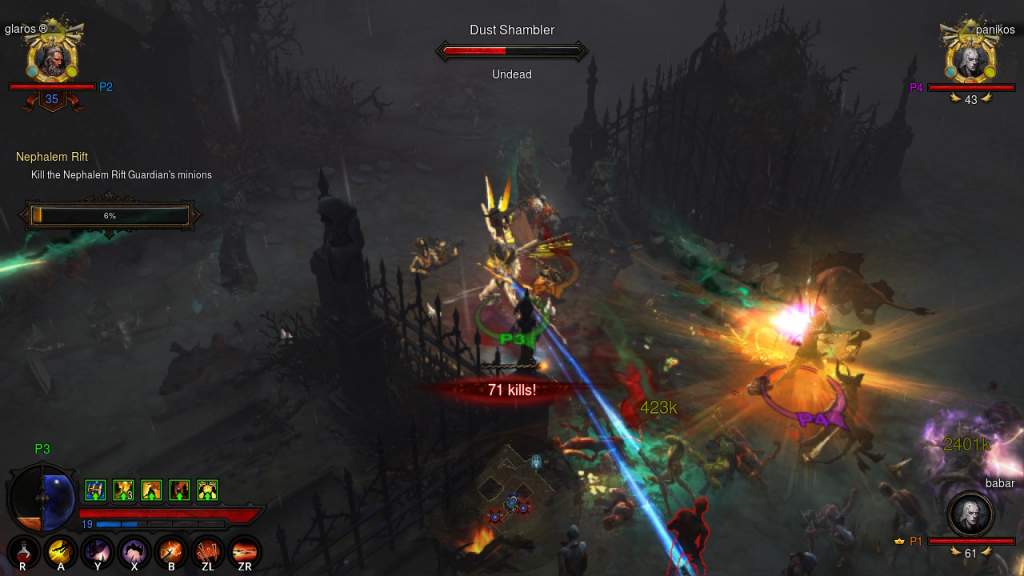Inspect the yellow creature buff icon
This screenshot has height=576, width=1024.
click(208, 490)
